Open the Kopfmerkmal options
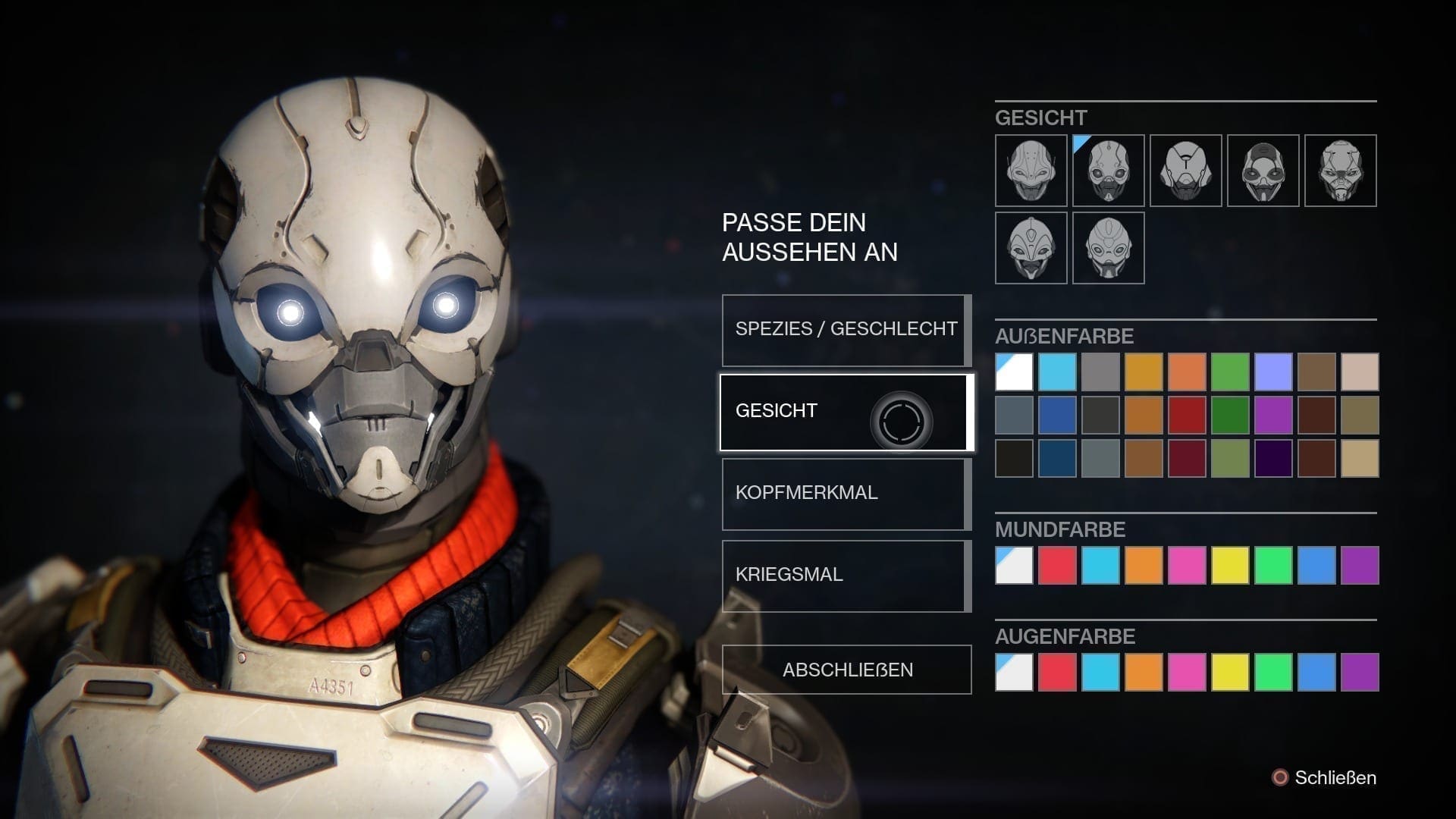This screenshot has height=819, width=1456. (846, 494)
